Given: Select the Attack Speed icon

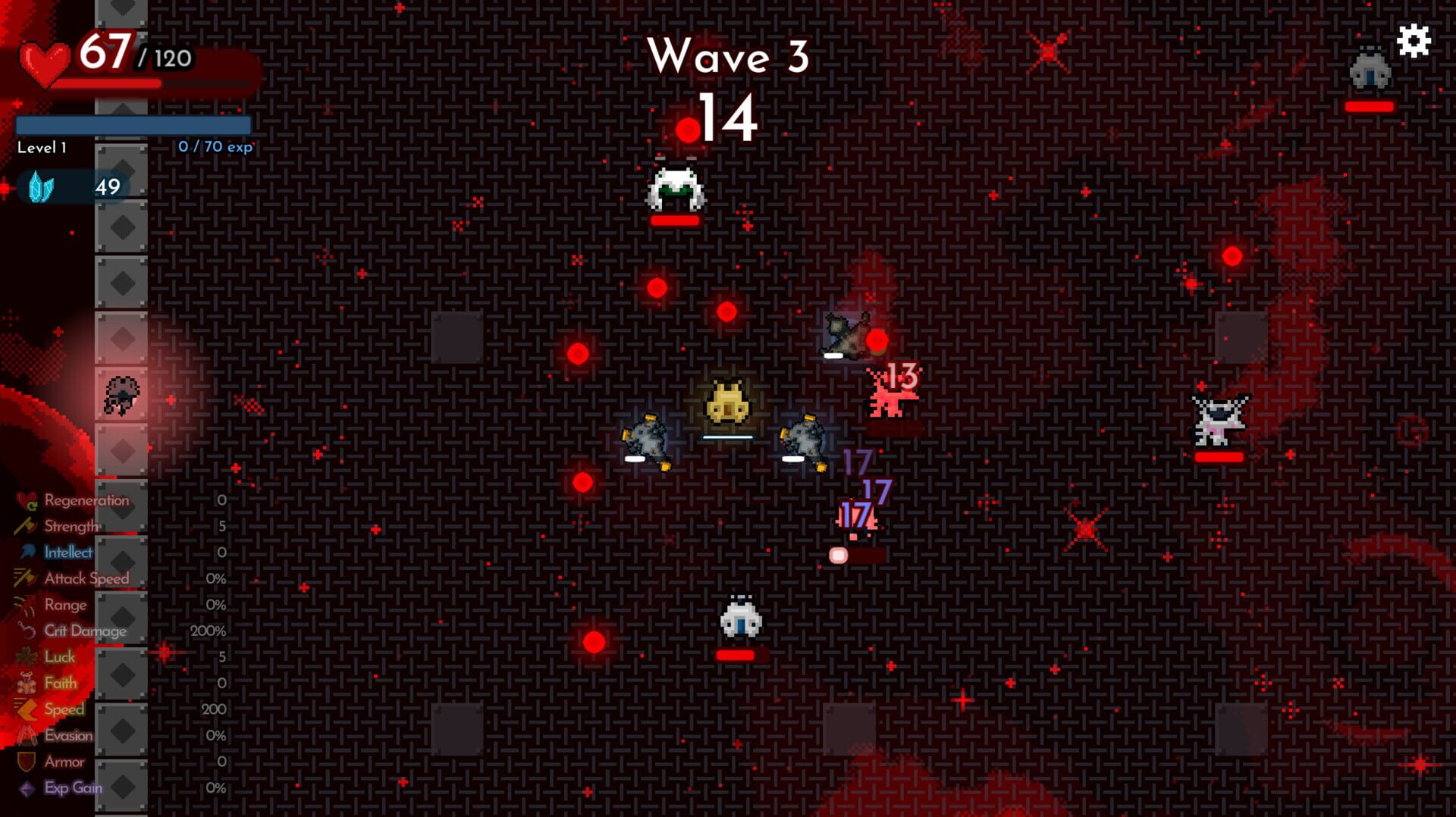Looking at the screenshot, I should (25, 578).
